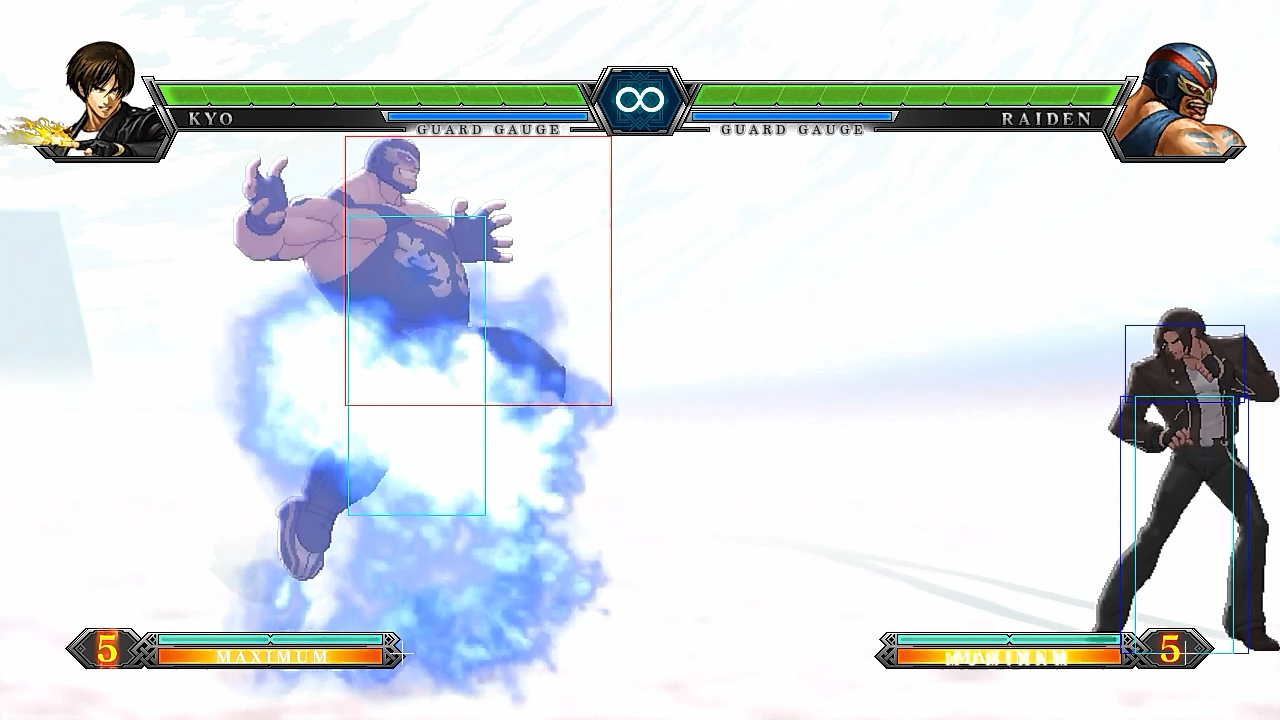The image size is (1280, 720).
Task: Click the MAXIMUM text on Kyo's meter
Action: tap(270, 657)
